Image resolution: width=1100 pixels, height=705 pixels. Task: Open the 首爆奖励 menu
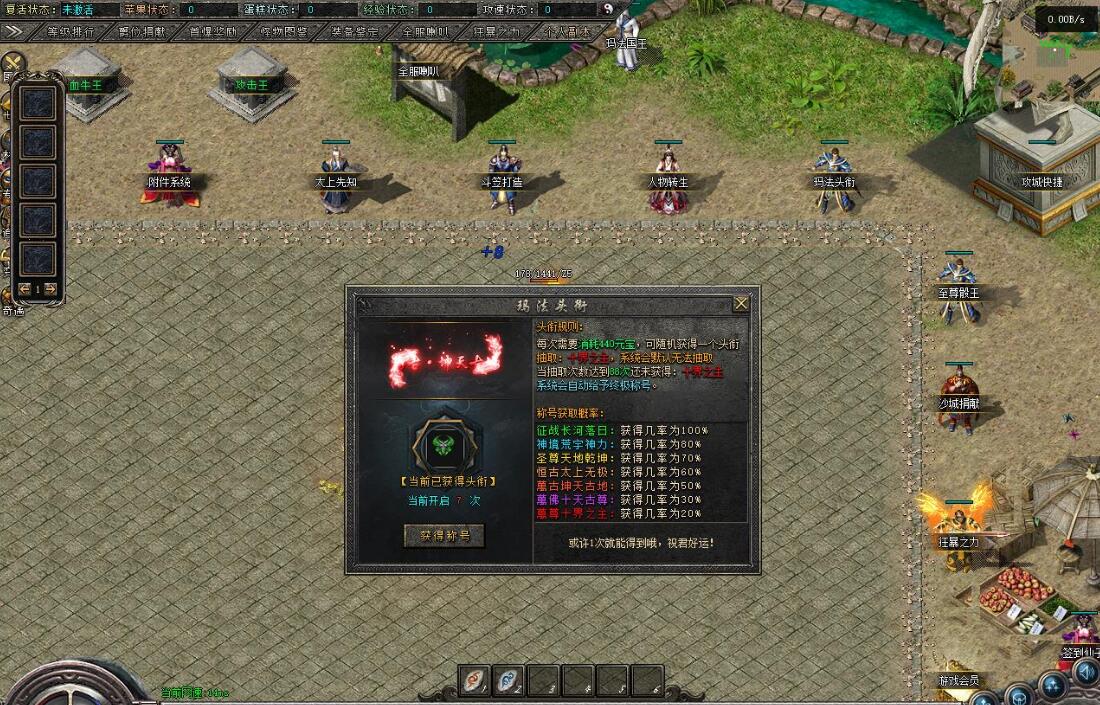[x=213, y=31]
